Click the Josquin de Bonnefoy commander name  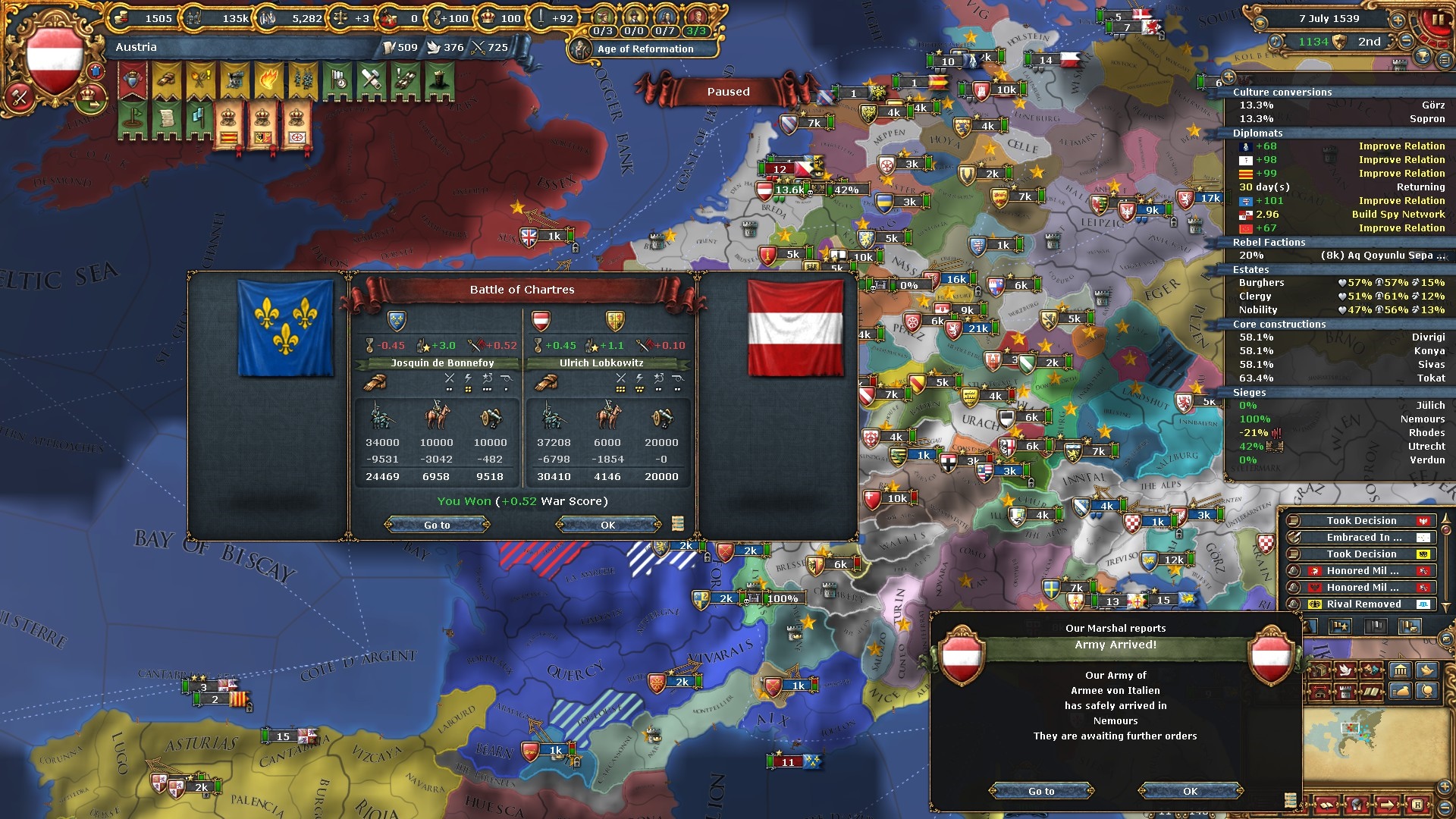coord(442,363)
